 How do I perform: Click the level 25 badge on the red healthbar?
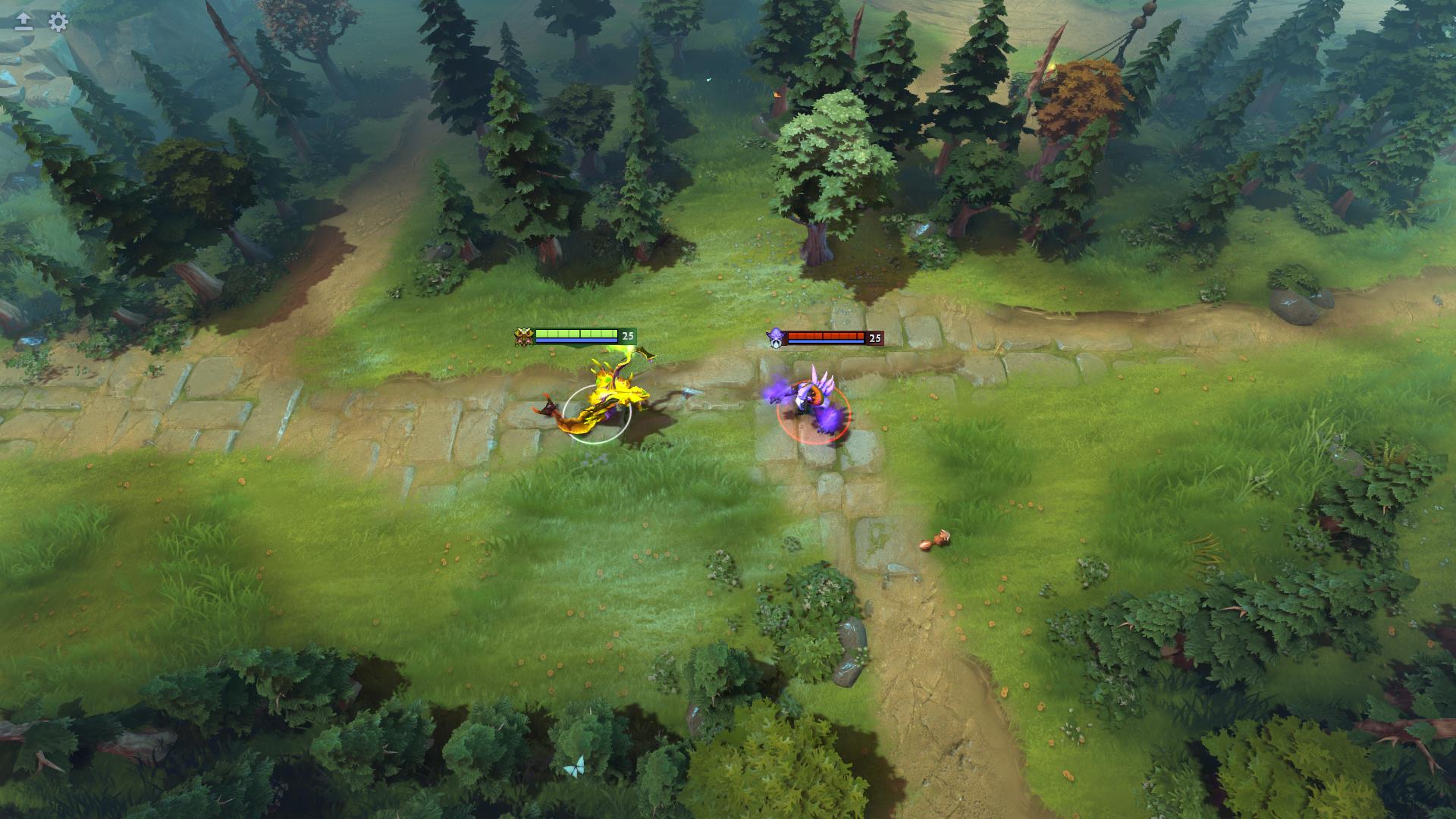877,336
